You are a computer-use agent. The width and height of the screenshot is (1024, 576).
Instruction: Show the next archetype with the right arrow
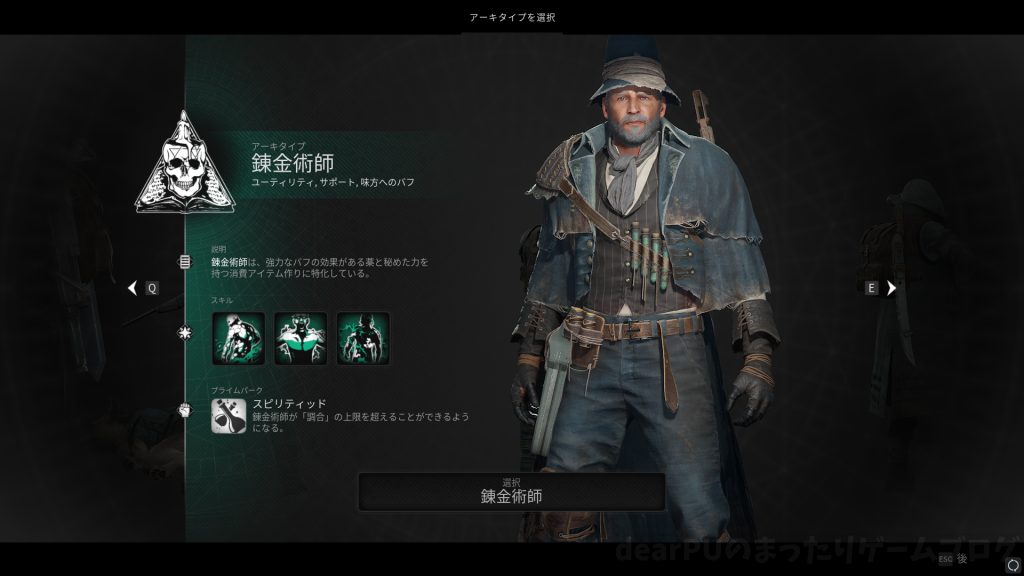891,288
